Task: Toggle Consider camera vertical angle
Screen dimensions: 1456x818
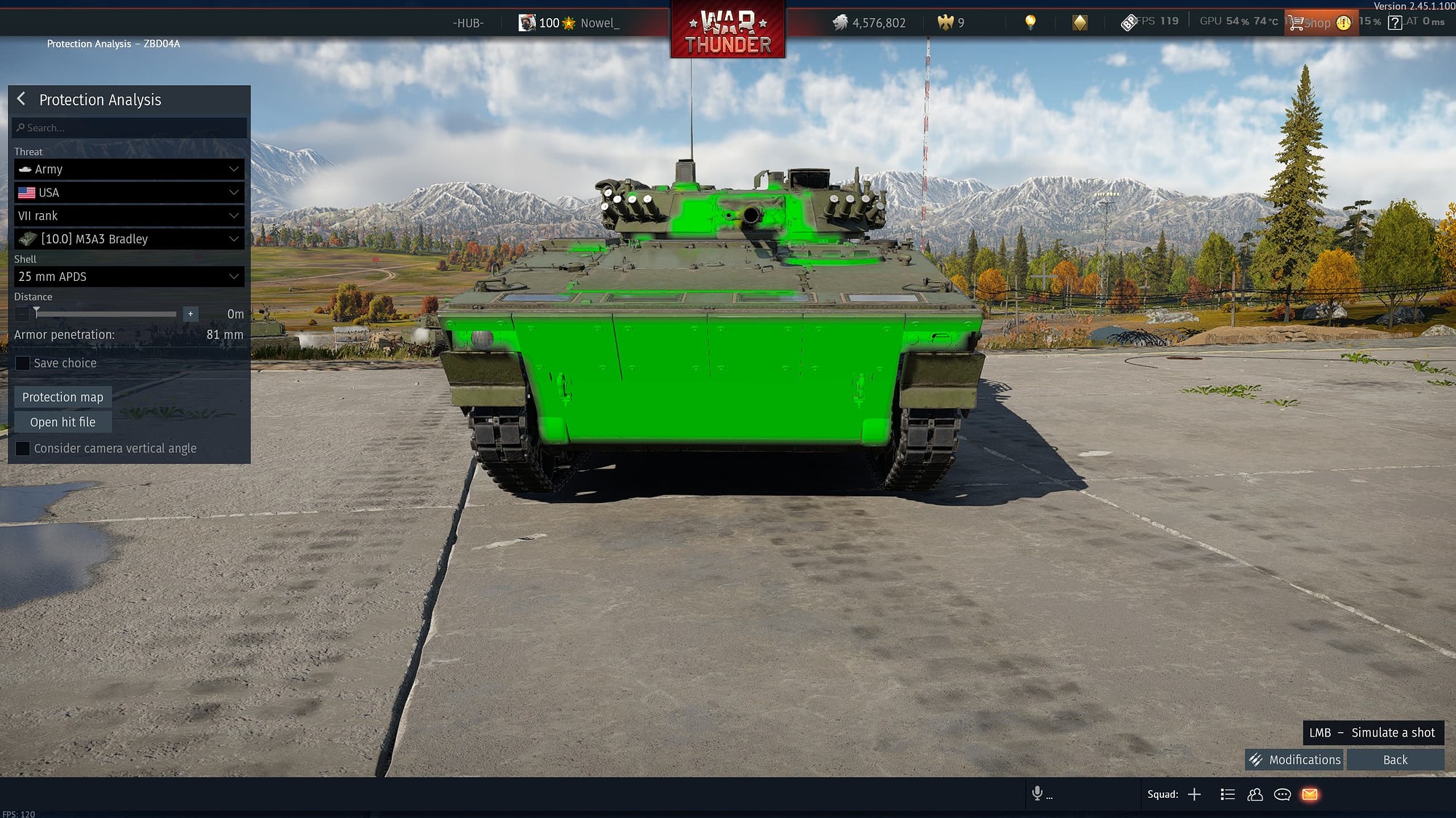Action: pyautogui.click(x=23, y=448)
